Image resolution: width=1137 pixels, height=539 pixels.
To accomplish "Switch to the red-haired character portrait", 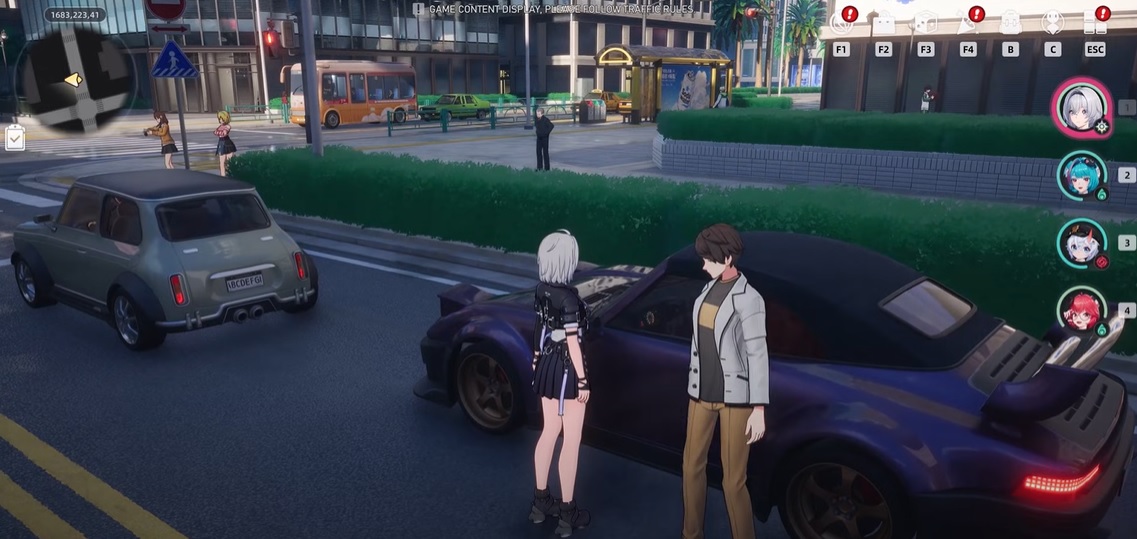I will click(1081, 311).
